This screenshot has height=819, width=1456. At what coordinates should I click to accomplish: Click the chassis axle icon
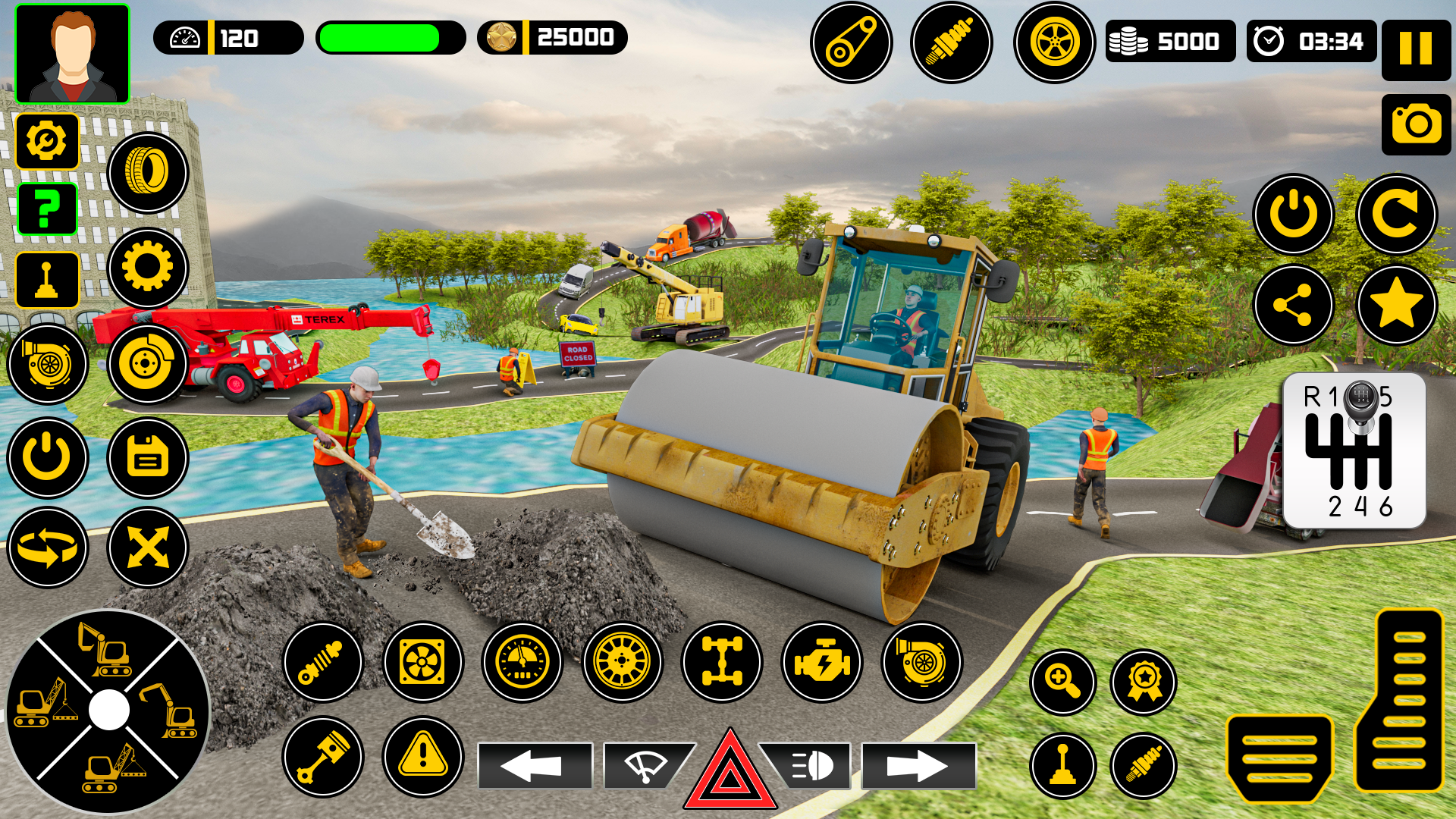click(x=721, y=661)
